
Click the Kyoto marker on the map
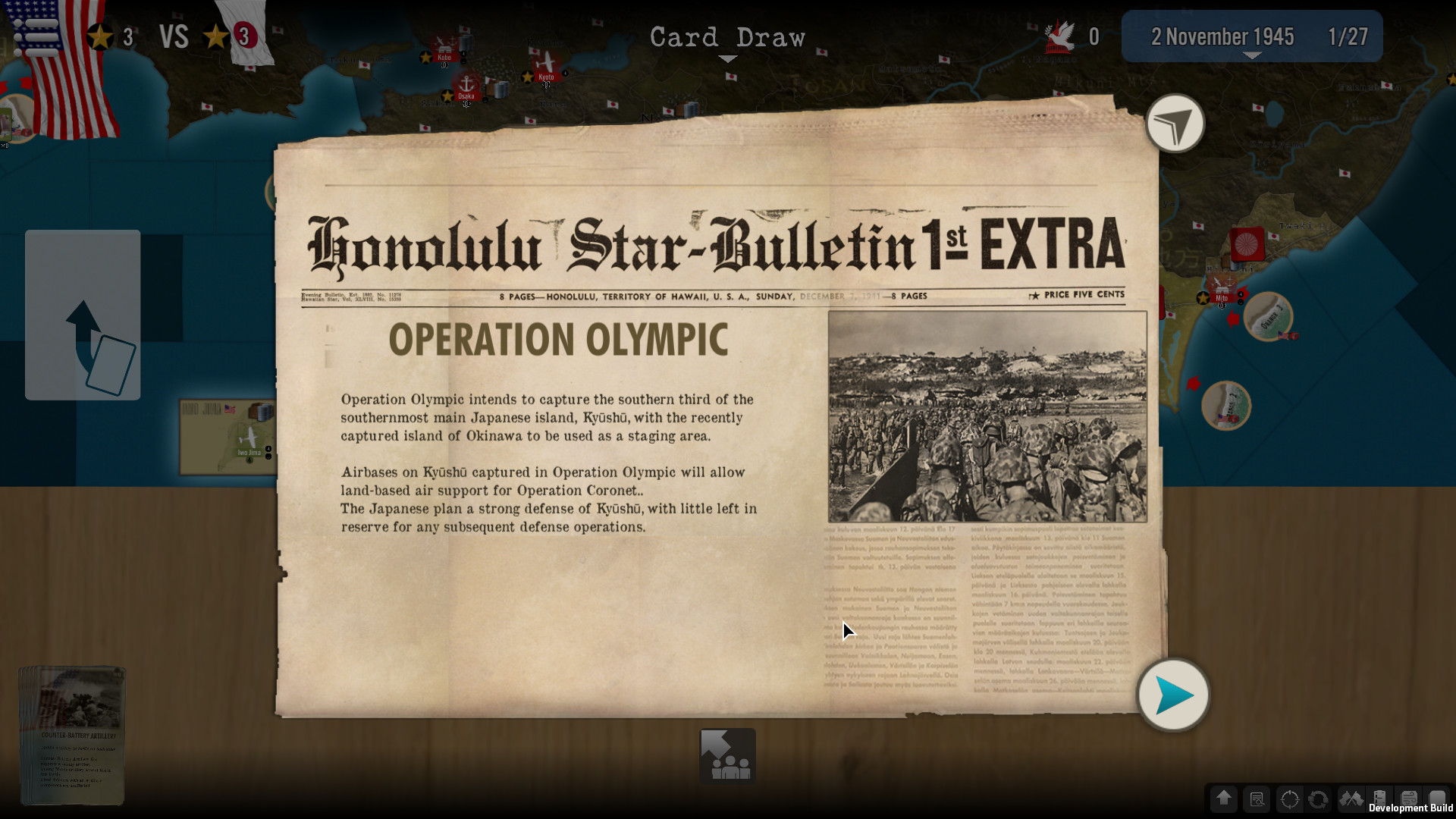(546, 76)
